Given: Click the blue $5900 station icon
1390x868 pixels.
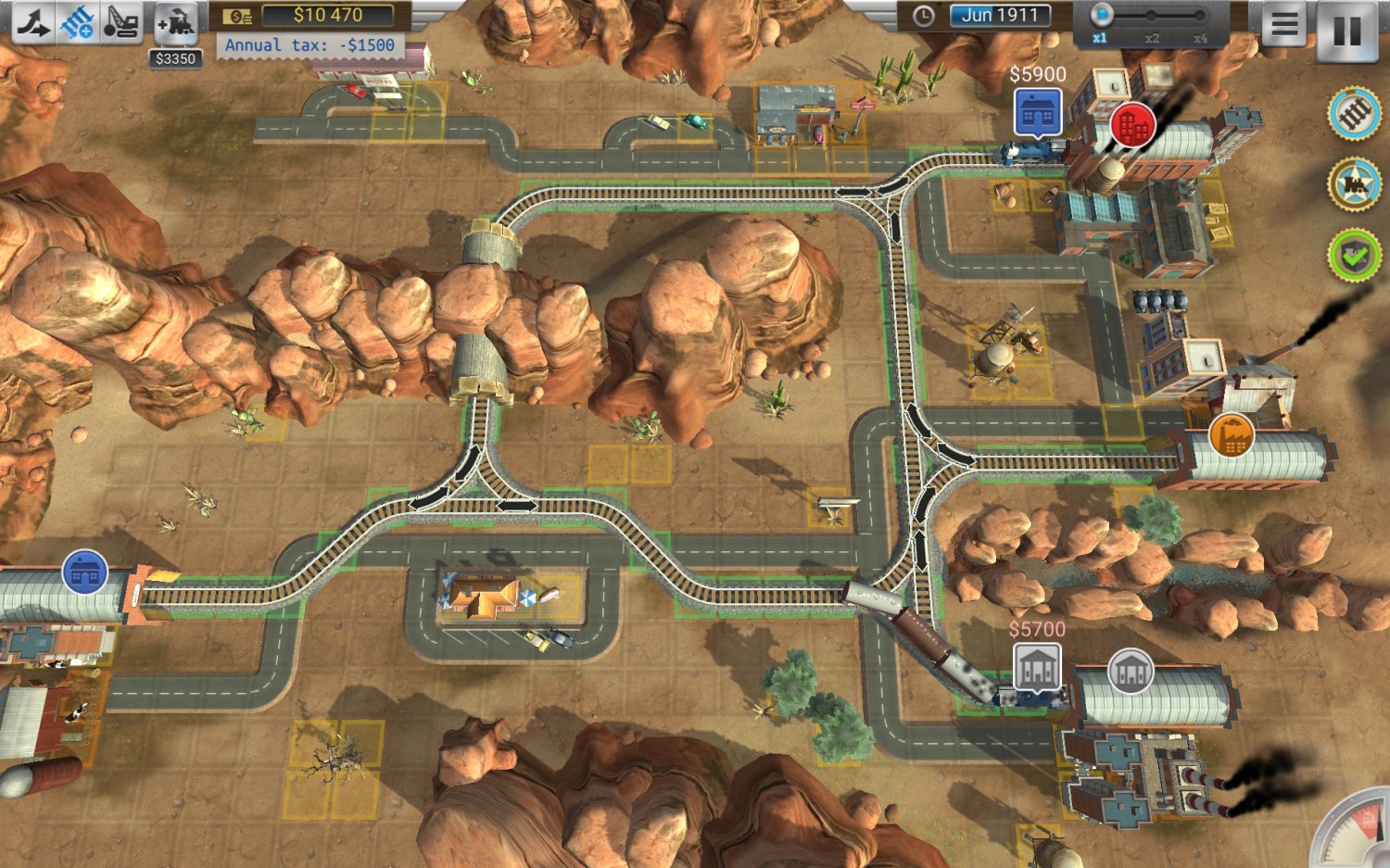Looking at the screenshot, I should tap(1039, 112).
